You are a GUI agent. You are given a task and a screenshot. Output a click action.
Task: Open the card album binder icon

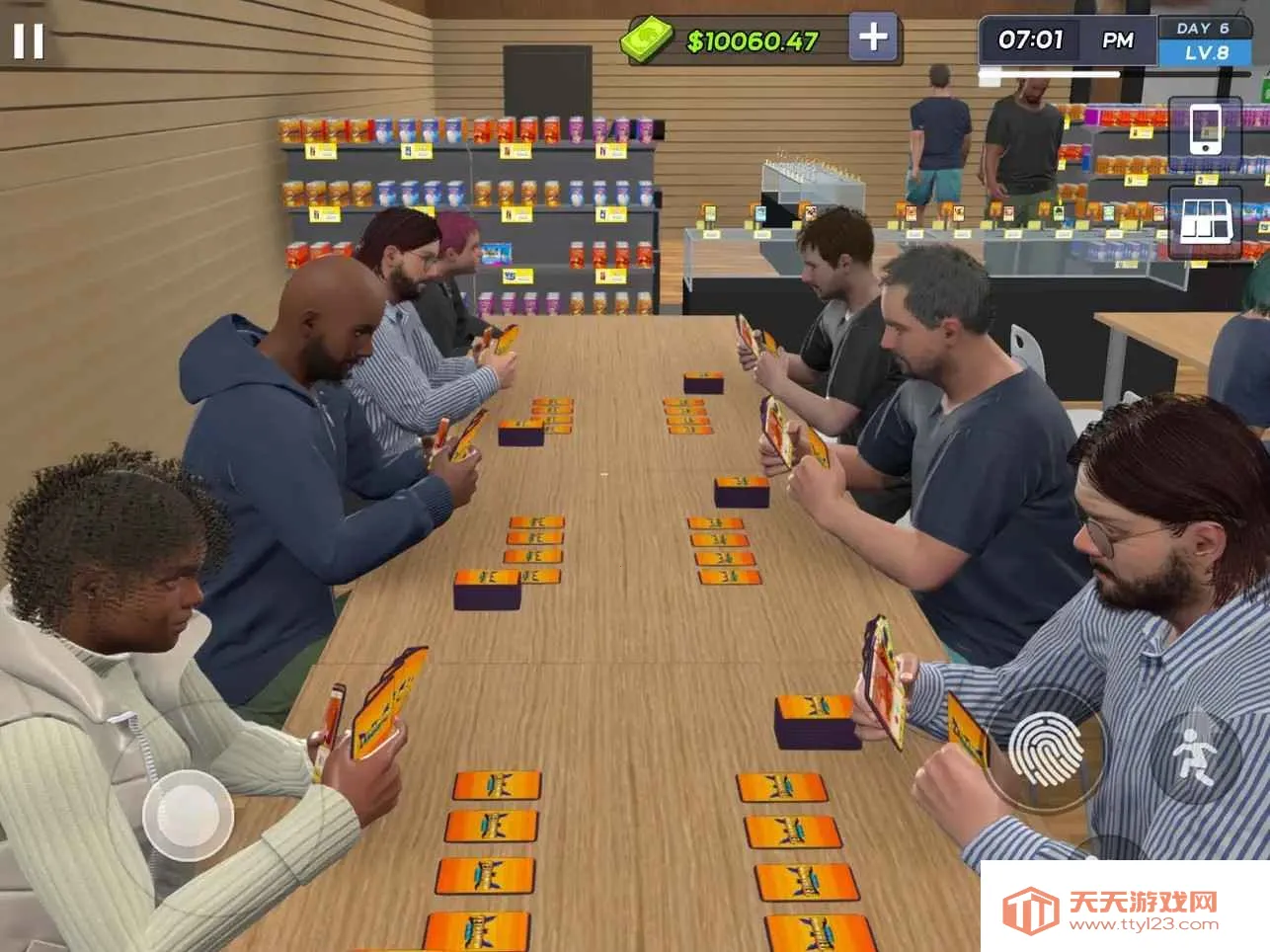pyautogui.click(x=1205, y=221)
